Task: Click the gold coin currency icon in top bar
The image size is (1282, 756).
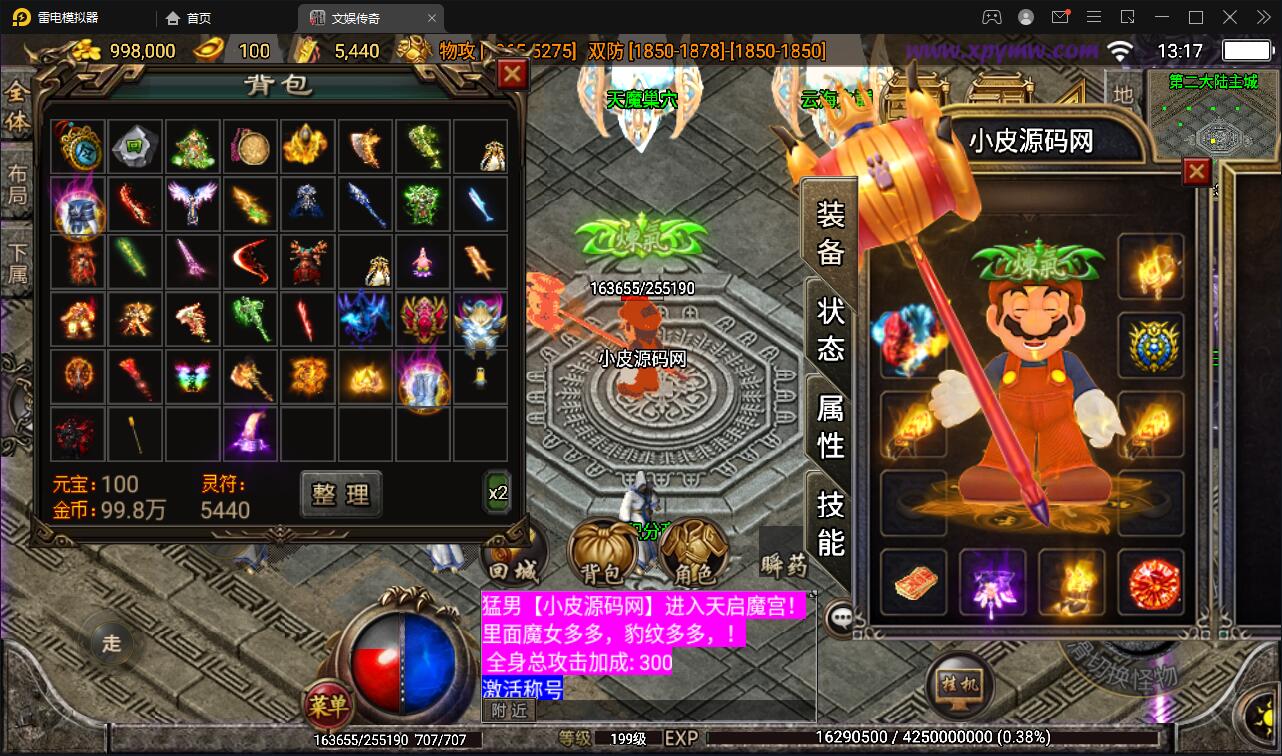Action: pos(85,50)
